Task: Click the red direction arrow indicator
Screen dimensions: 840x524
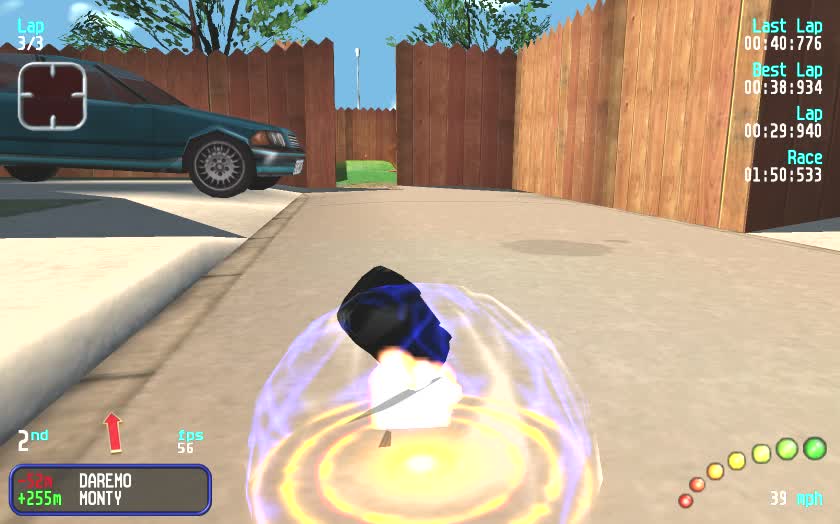Action: pyautogui.click(x=113, y=432)
